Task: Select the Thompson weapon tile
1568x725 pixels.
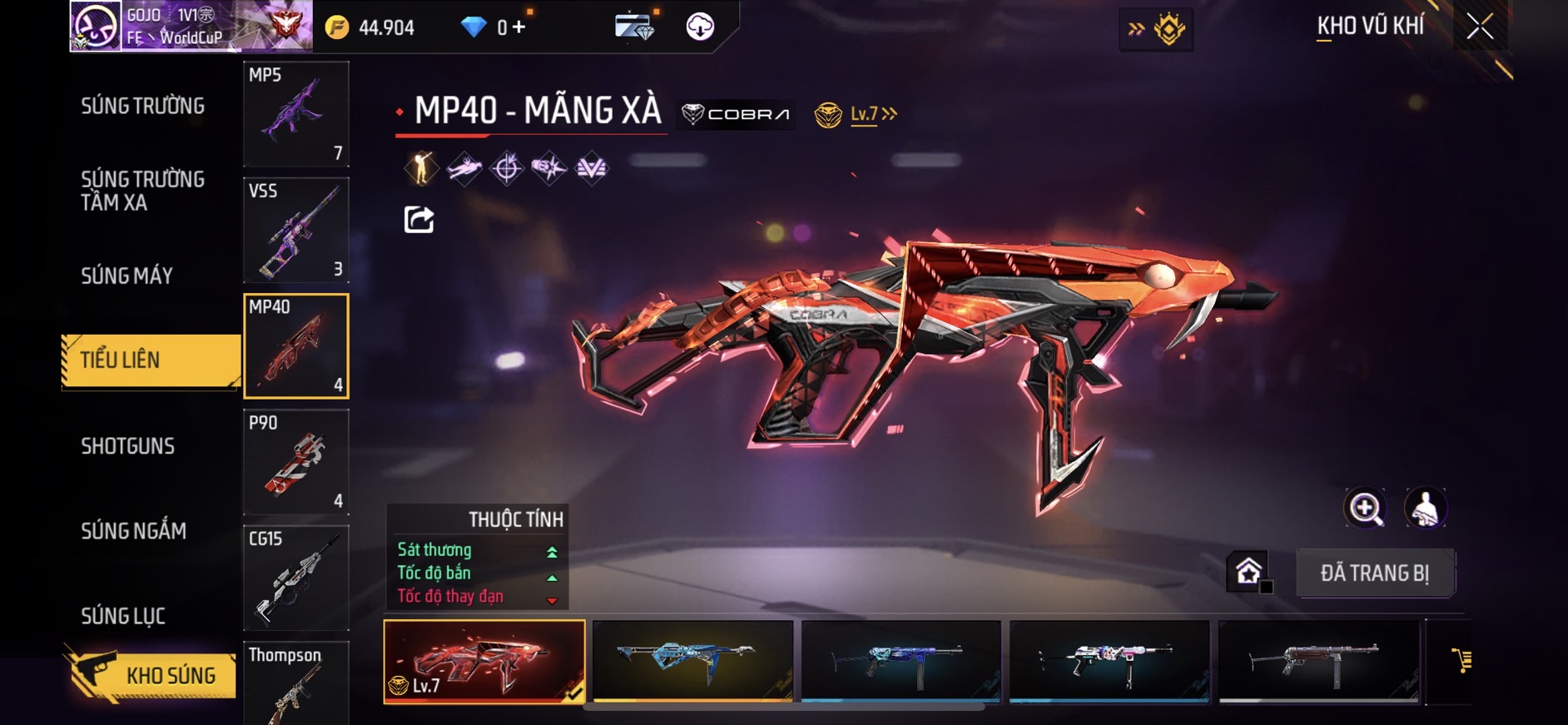Action: point(296,683)
